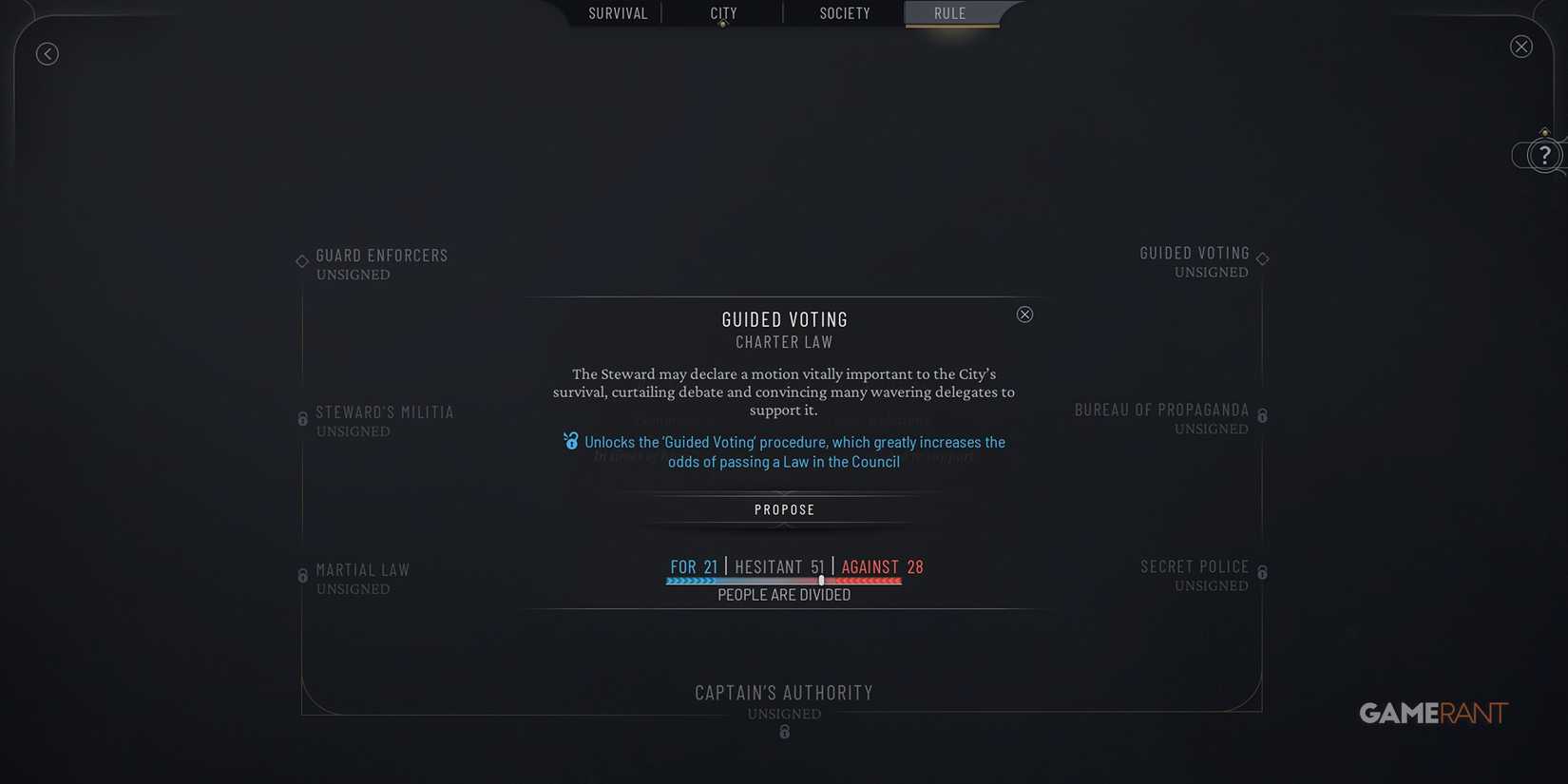This screenshot has width=1568, height=784.
Task: Click the lock icon beside Martial Law
Action: [x=302, y=574]
